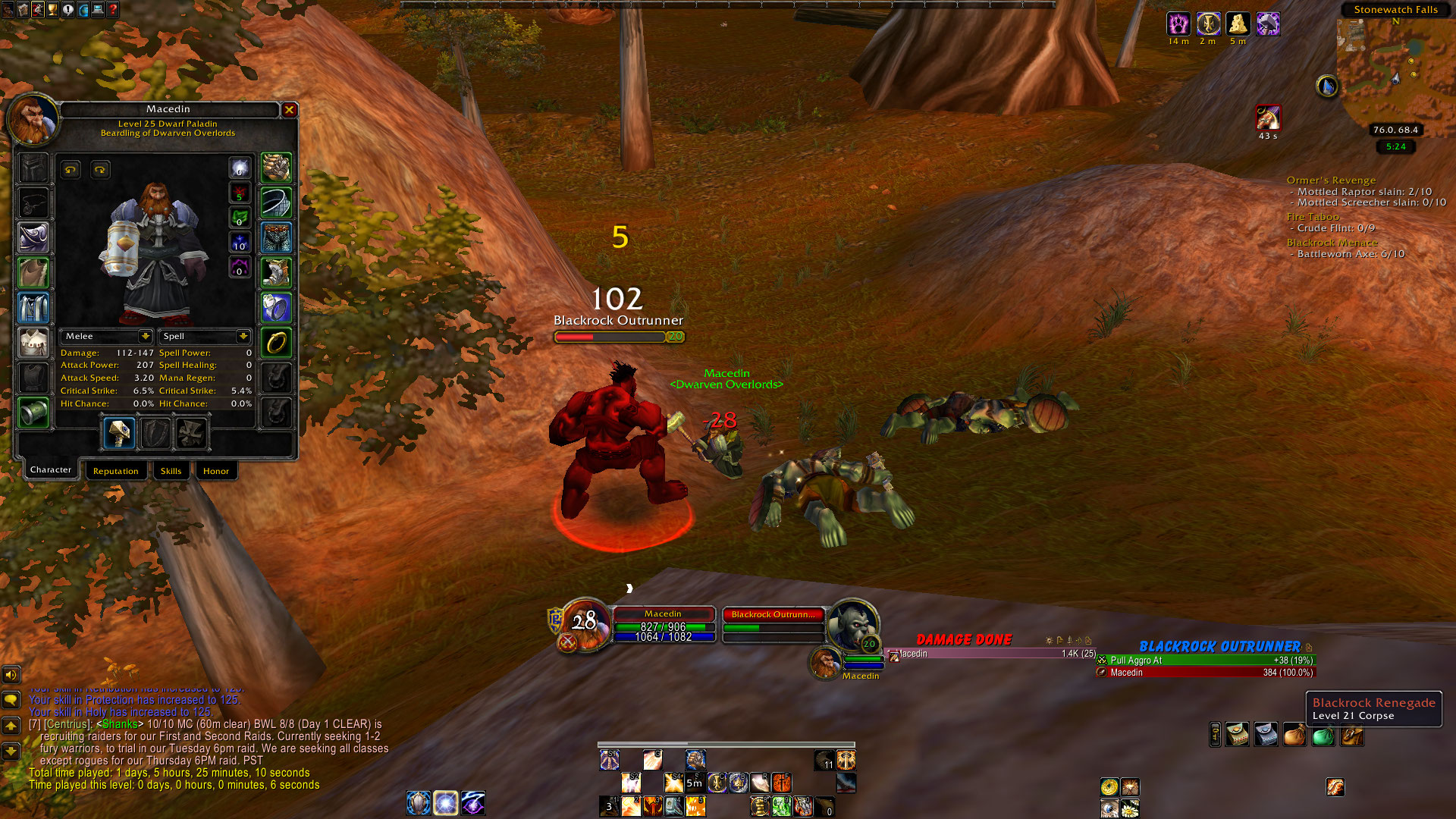Rotate the character model right

click(100, 170)
